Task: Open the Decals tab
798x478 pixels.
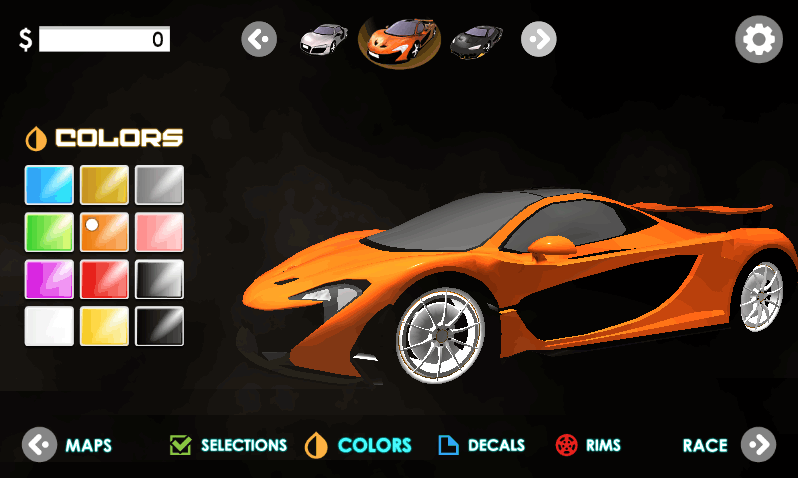Action: 482,445
